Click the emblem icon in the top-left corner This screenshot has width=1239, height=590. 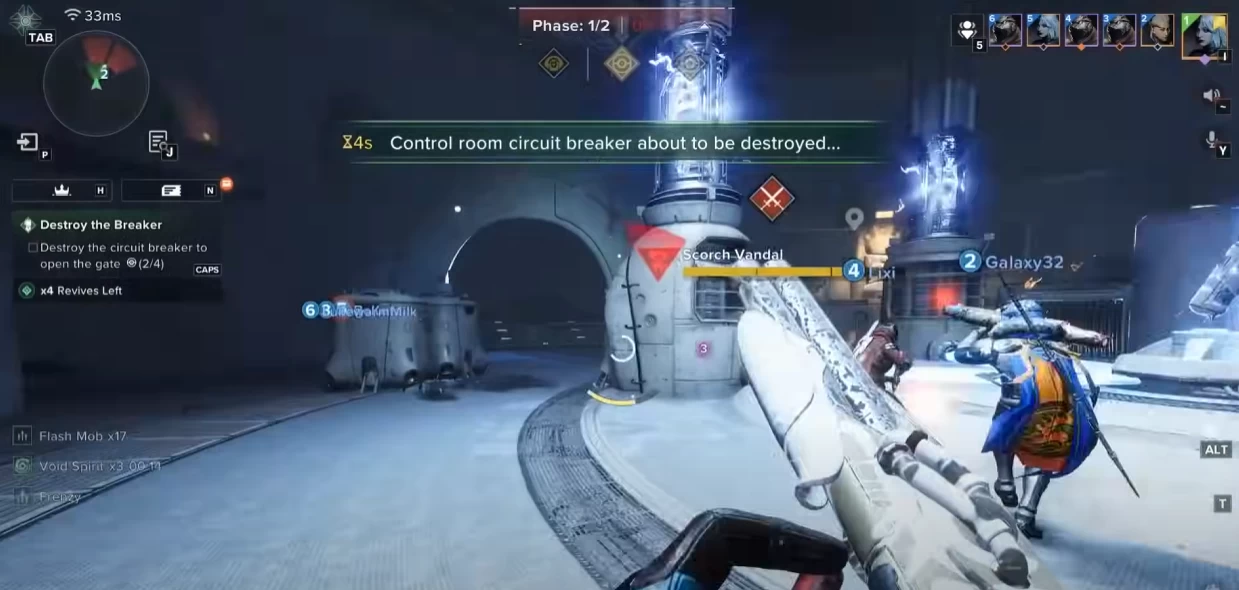tap(23, 17)
